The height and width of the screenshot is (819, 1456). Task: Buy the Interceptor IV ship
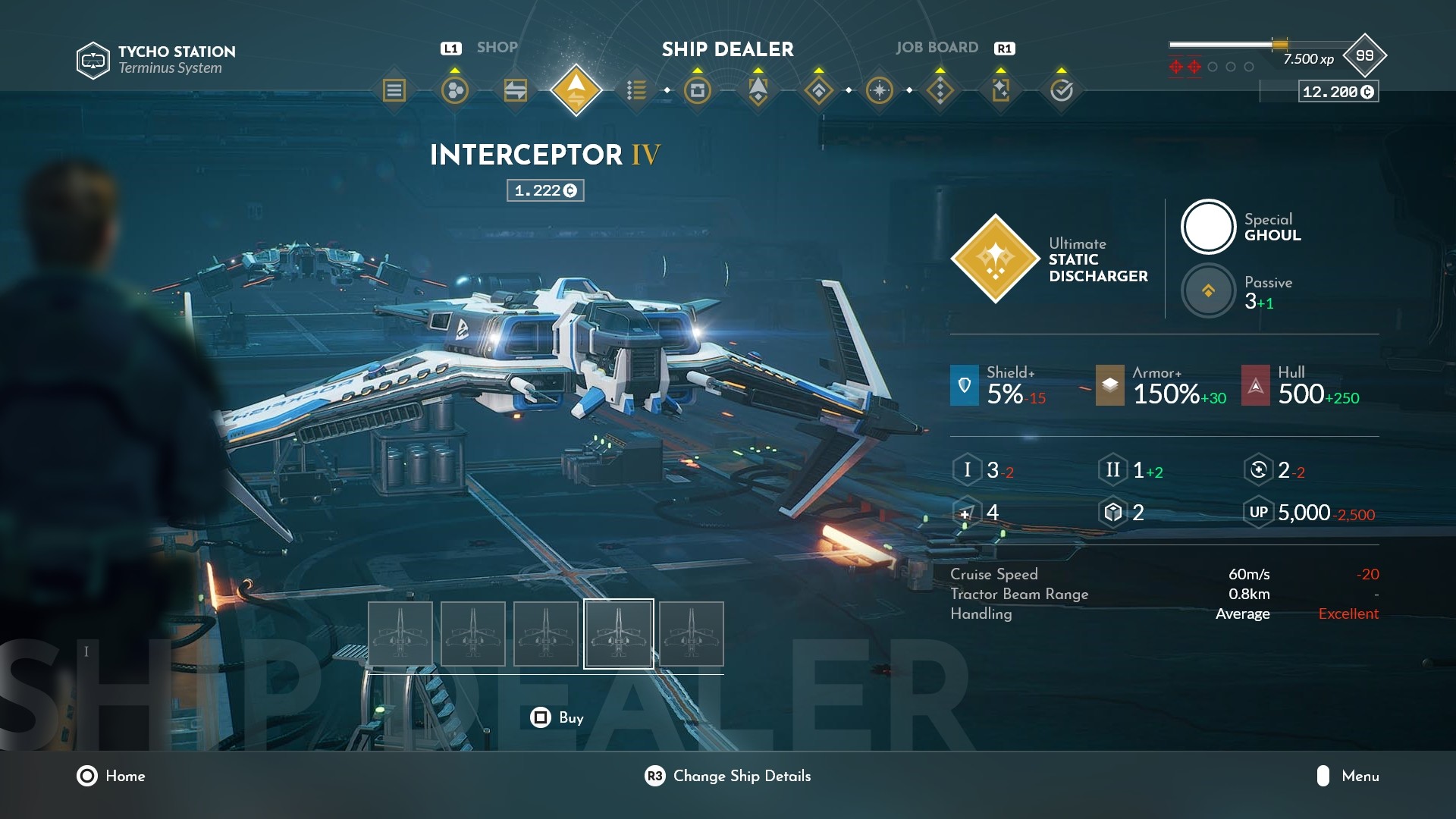[x=559, y=717]
